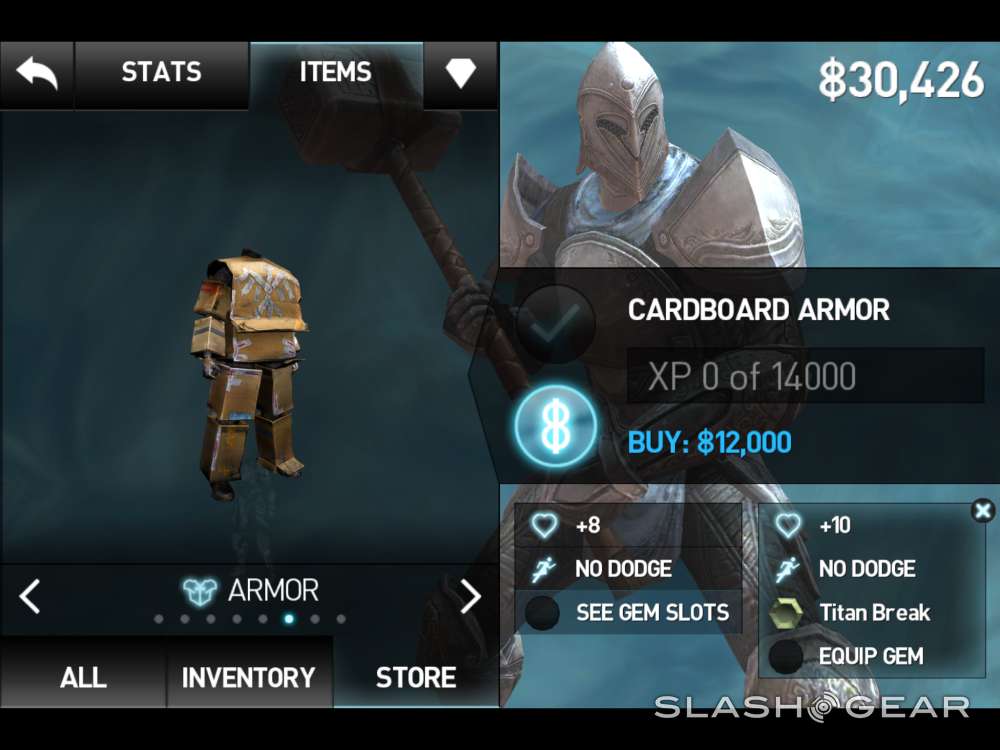View See Gem Slots option
Screen dimensions: 1000x750
click(628, 613)
